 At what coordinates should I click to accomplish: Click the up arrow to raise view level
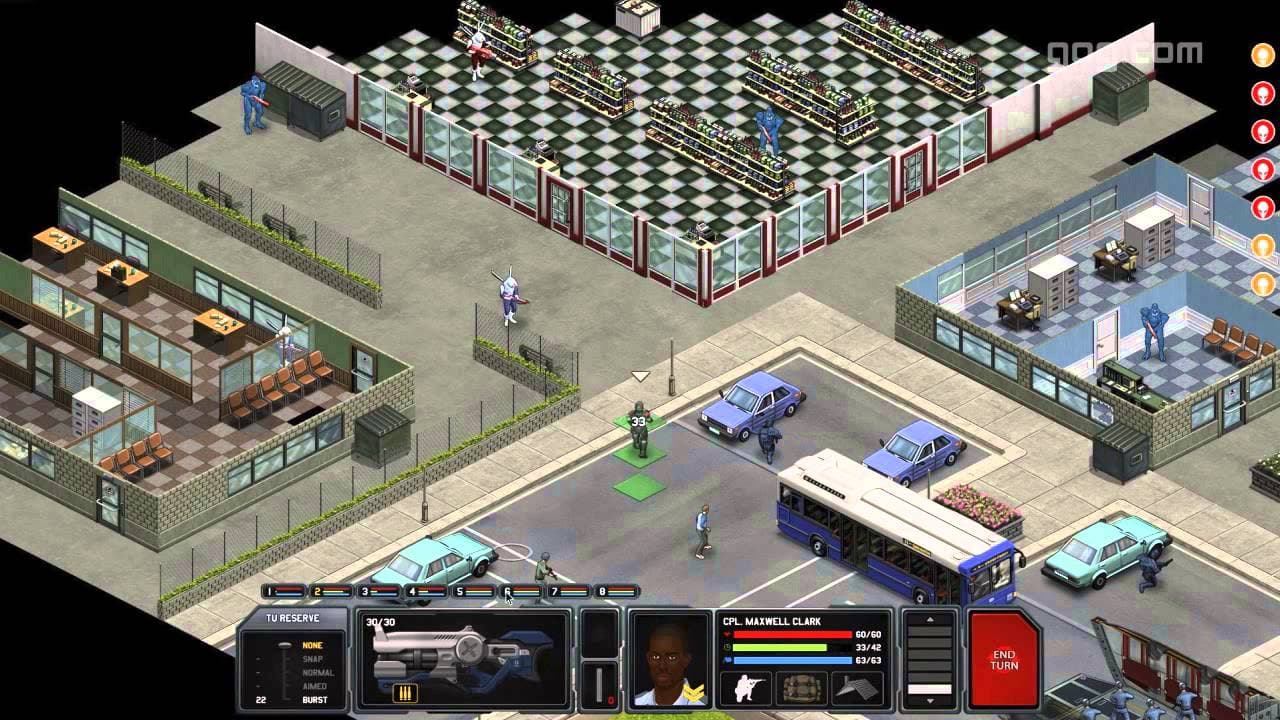click(930, 619)
